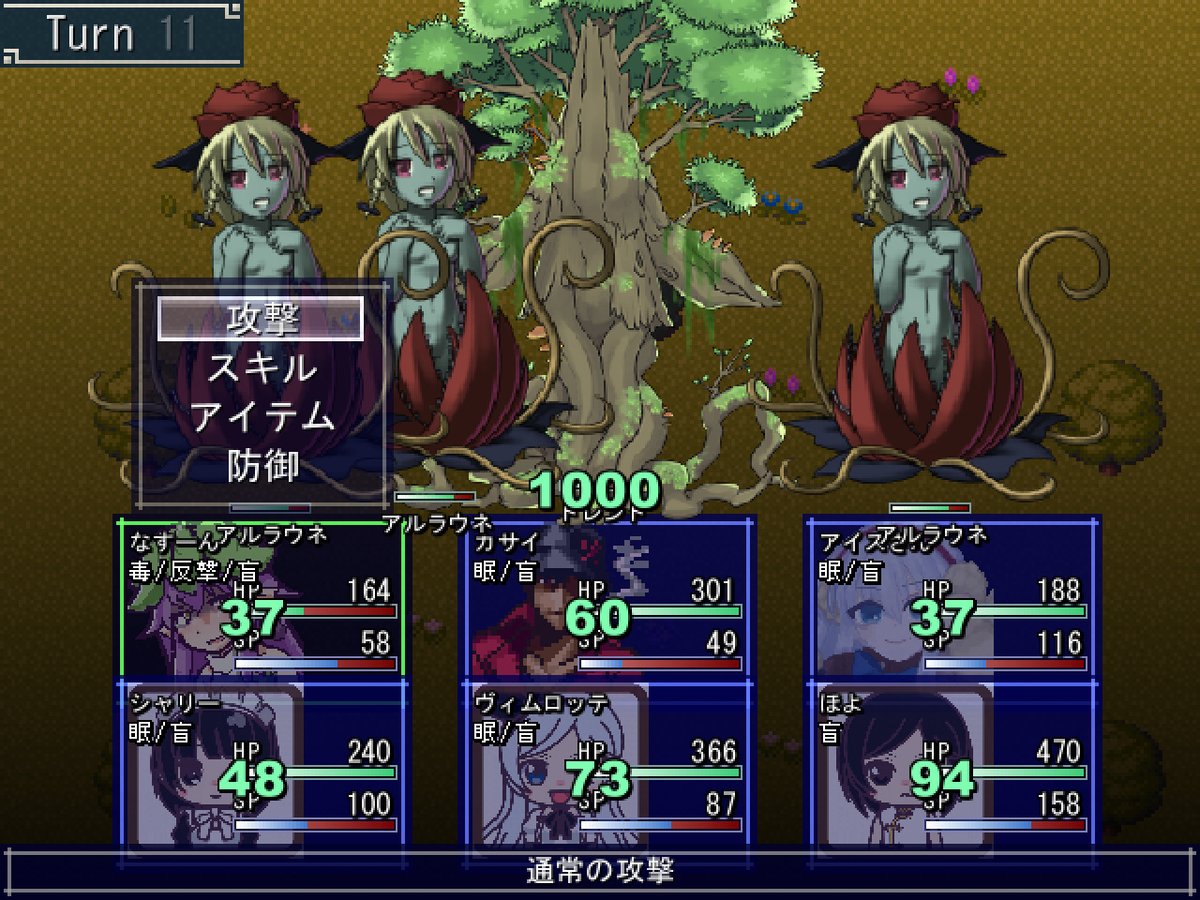Choose ほよ's party status panel

click(951, 763)
